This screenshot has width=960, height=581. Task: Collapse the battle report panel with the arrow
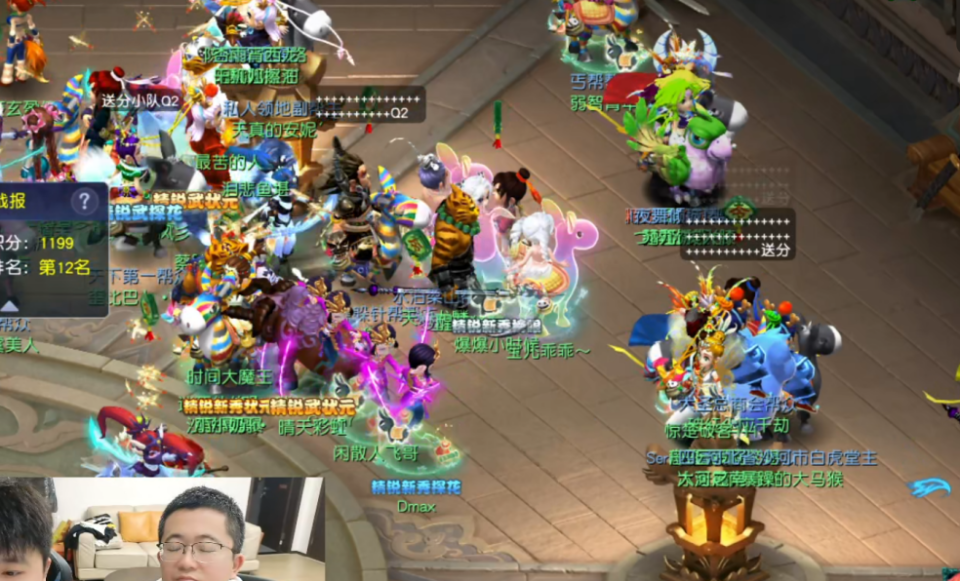8,304
